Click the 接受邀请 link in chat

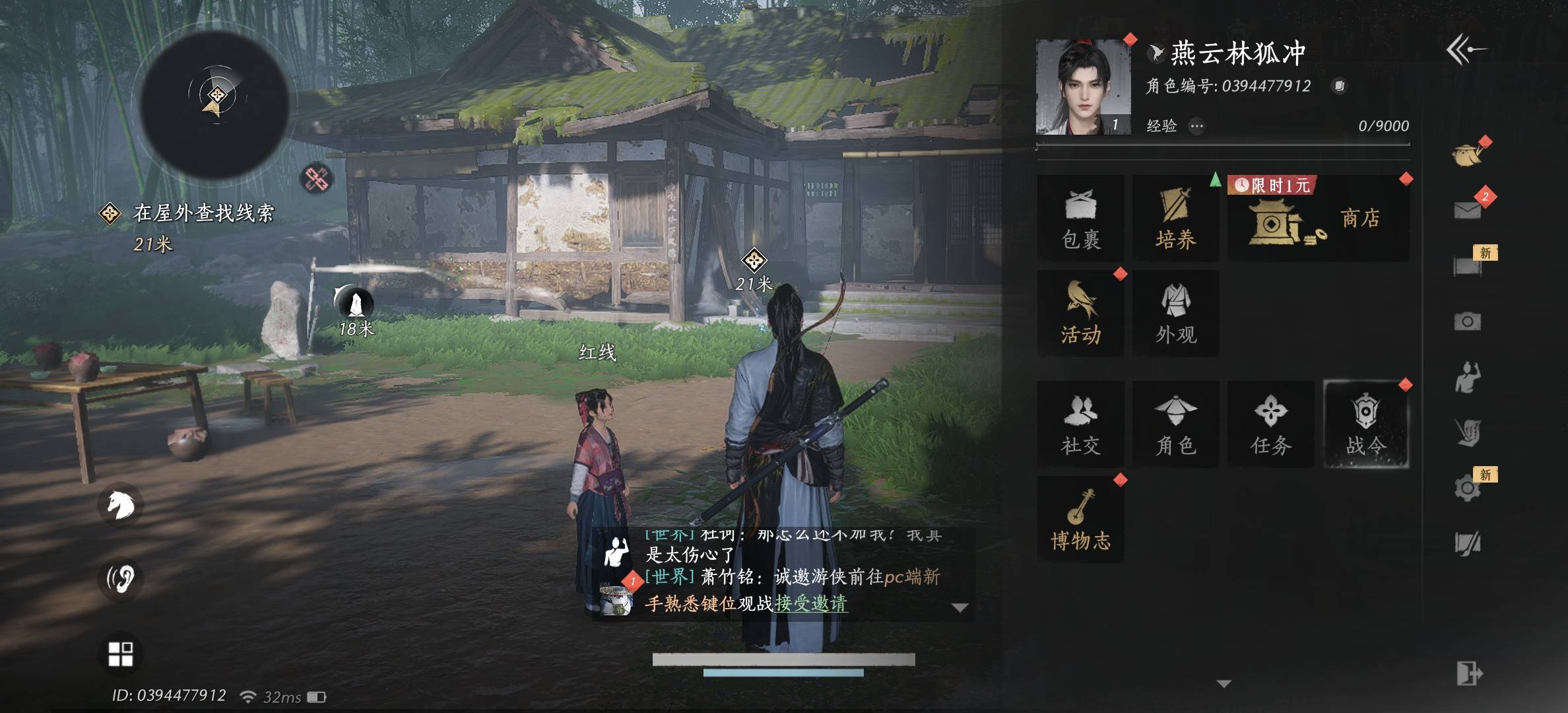click(811, 603)
